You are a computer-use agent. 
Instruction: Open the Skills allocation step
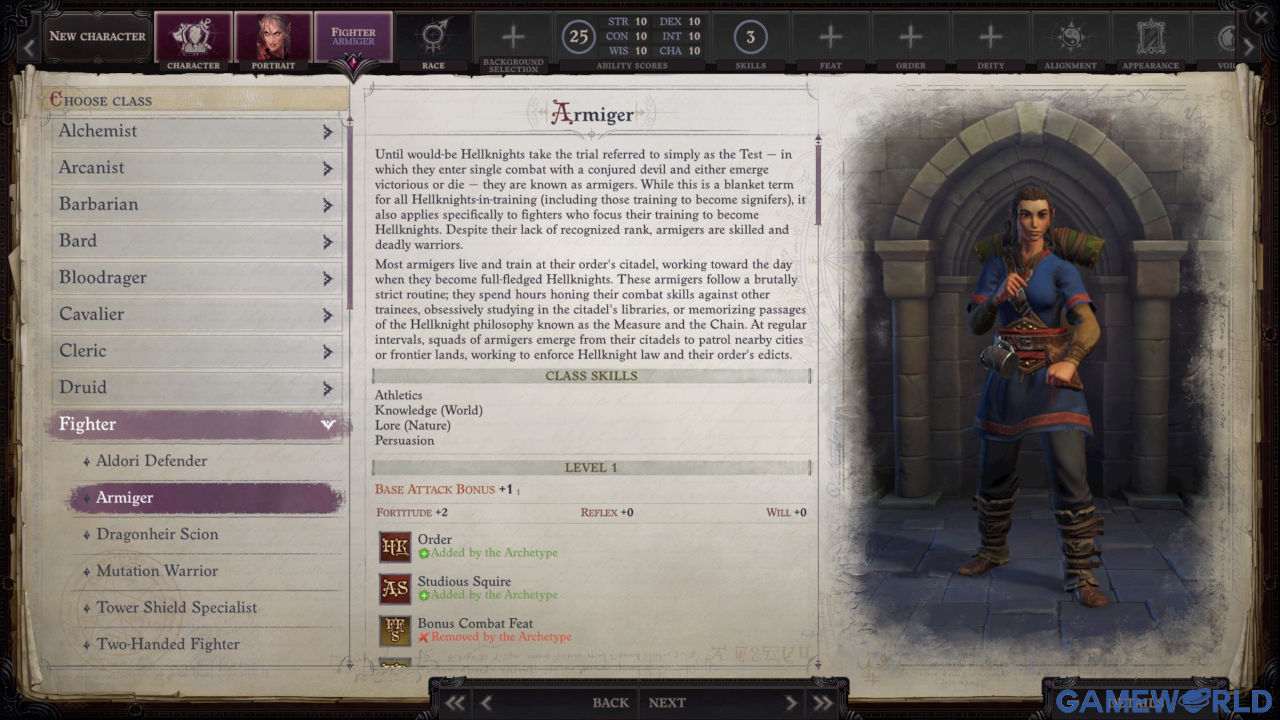tap(750, 35)
